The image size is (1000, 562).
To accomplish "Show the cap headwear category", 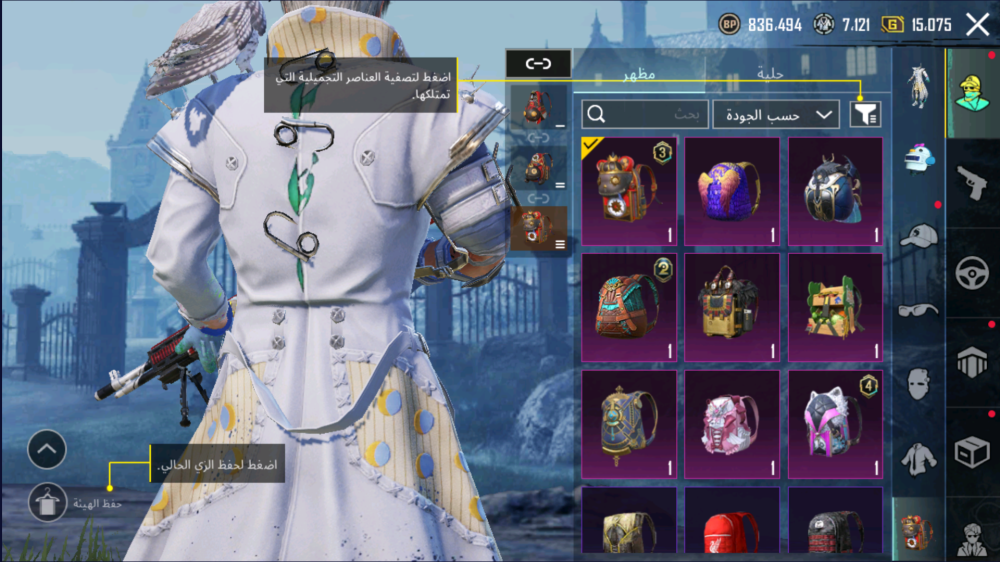I will click(918, 235).
